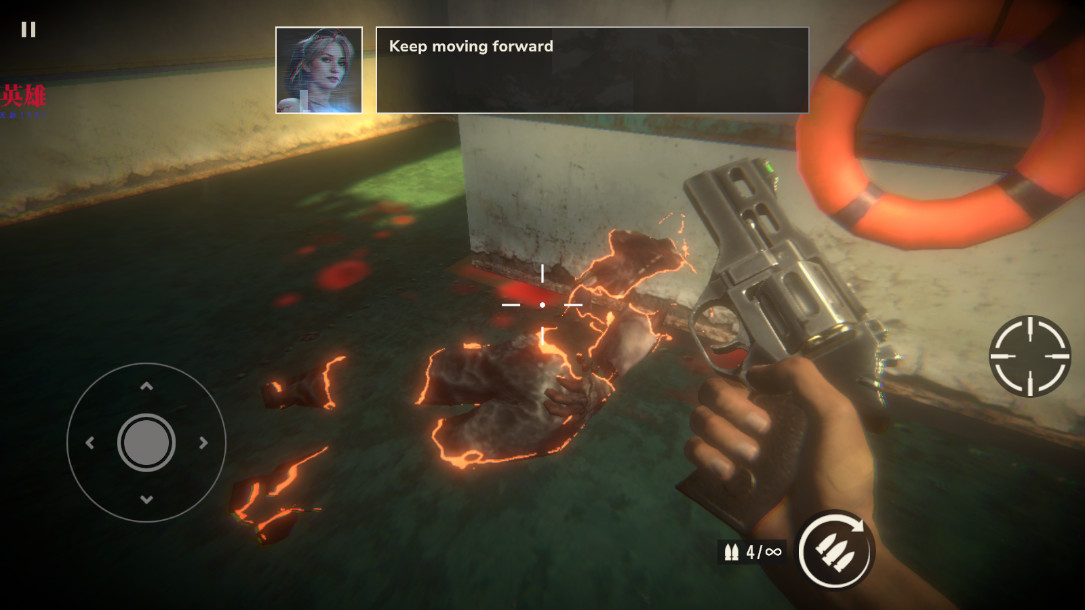
Task: Tap the crosshair fire button
Action: (x=1030, y=356)
